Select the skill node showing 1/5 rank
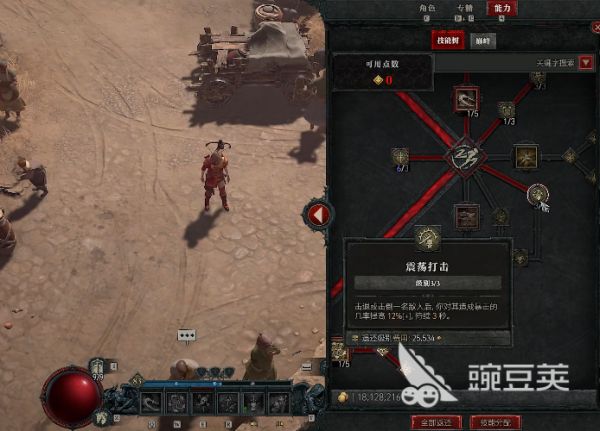Screen dimensions: 600x431 point(467,99)
